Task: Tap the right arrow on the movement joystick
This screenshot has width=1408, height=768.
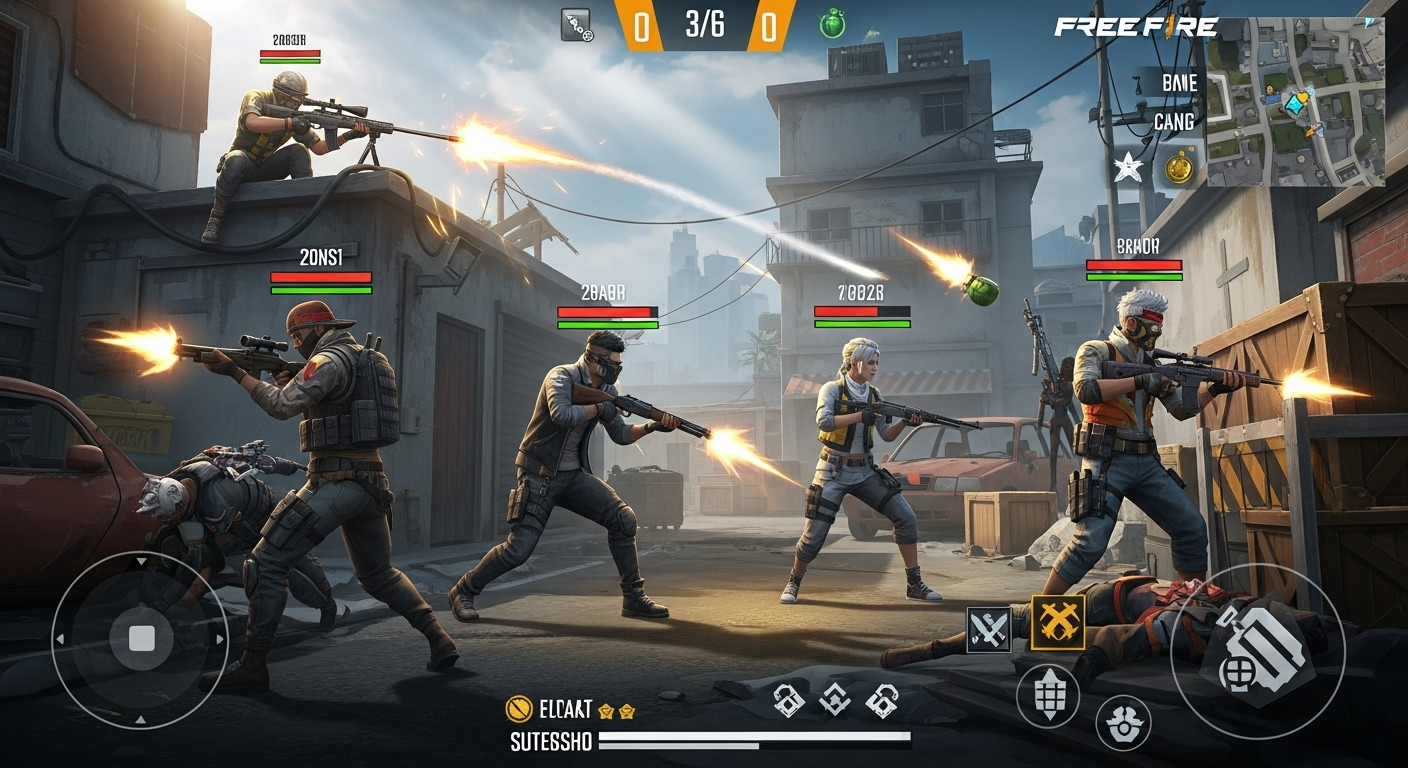Action: (219, 638)
